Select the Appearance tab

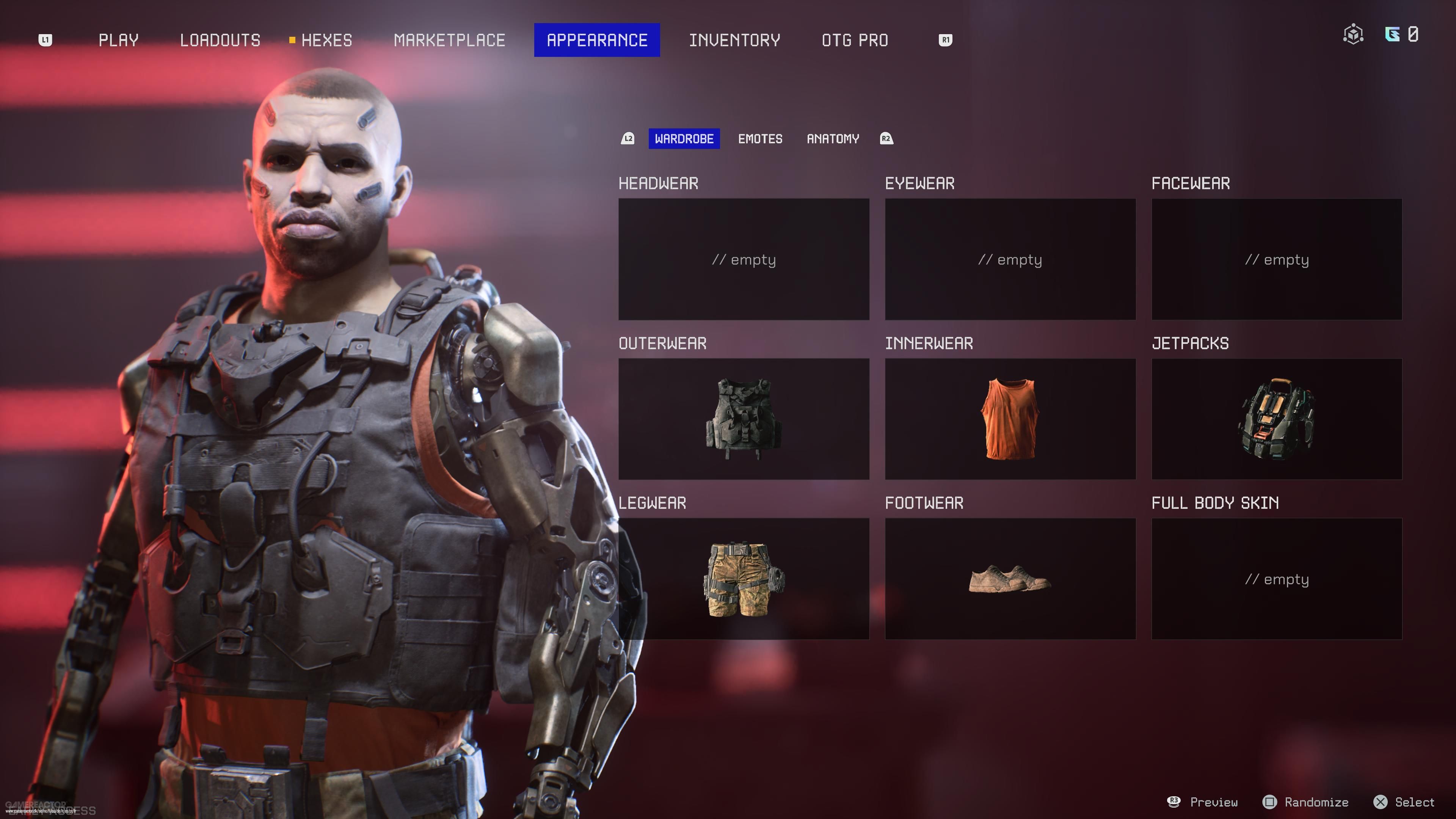coord(597,40)
